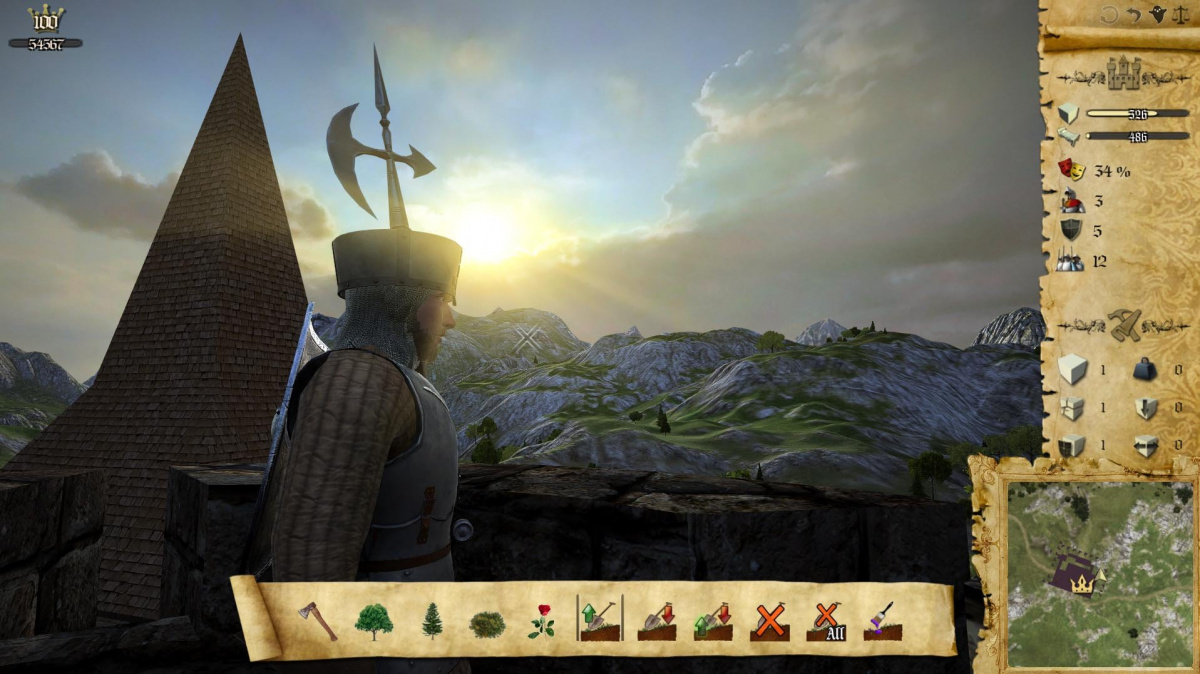
Task: Click the castle icon panel header
Action: pos(1124,73)
